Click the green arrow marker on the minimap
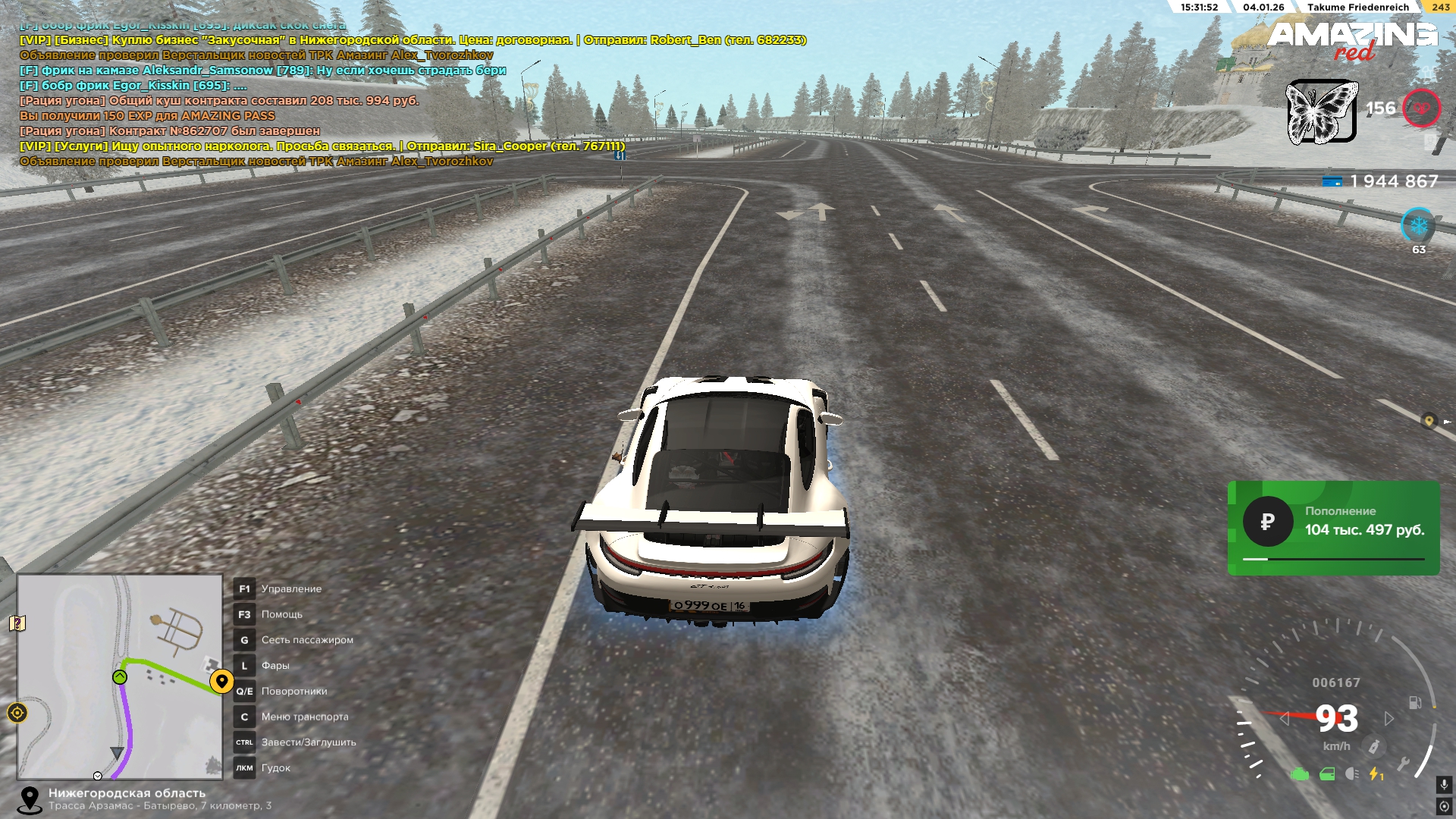1456x819 pixels. pos(120,677)
